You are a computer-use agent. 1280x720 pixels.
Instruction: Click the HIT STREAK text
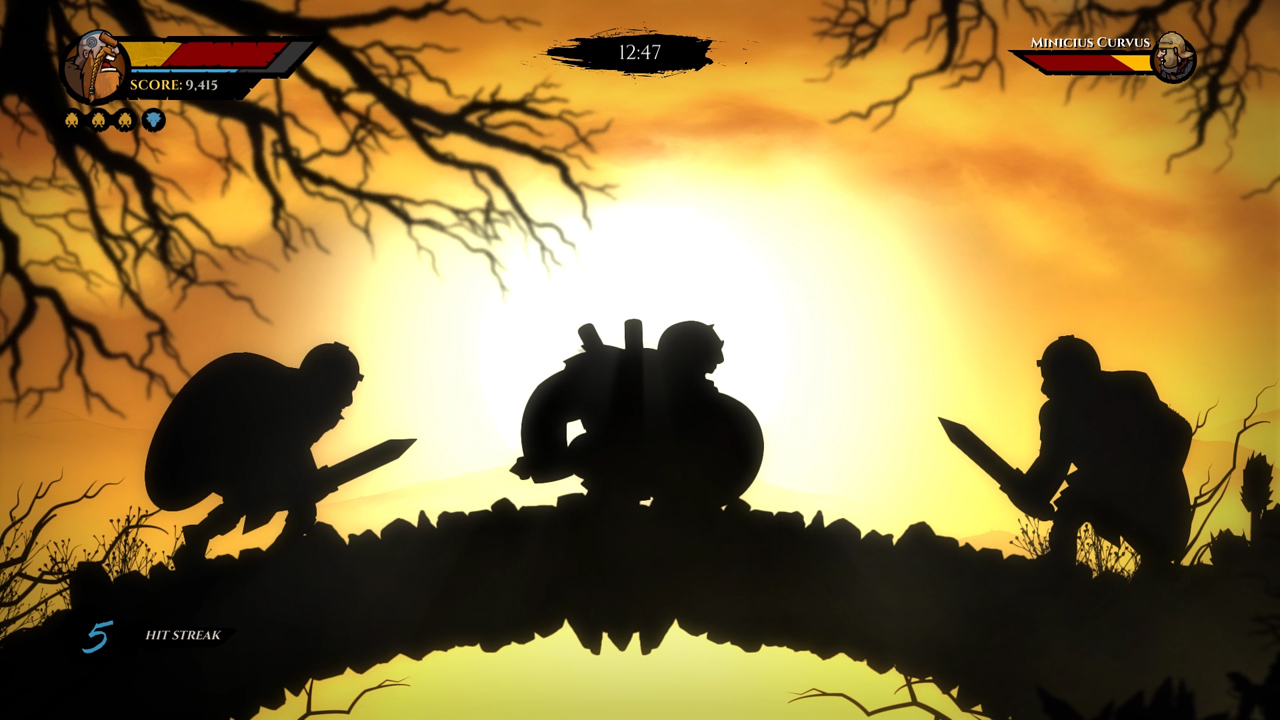pos(185,636)
